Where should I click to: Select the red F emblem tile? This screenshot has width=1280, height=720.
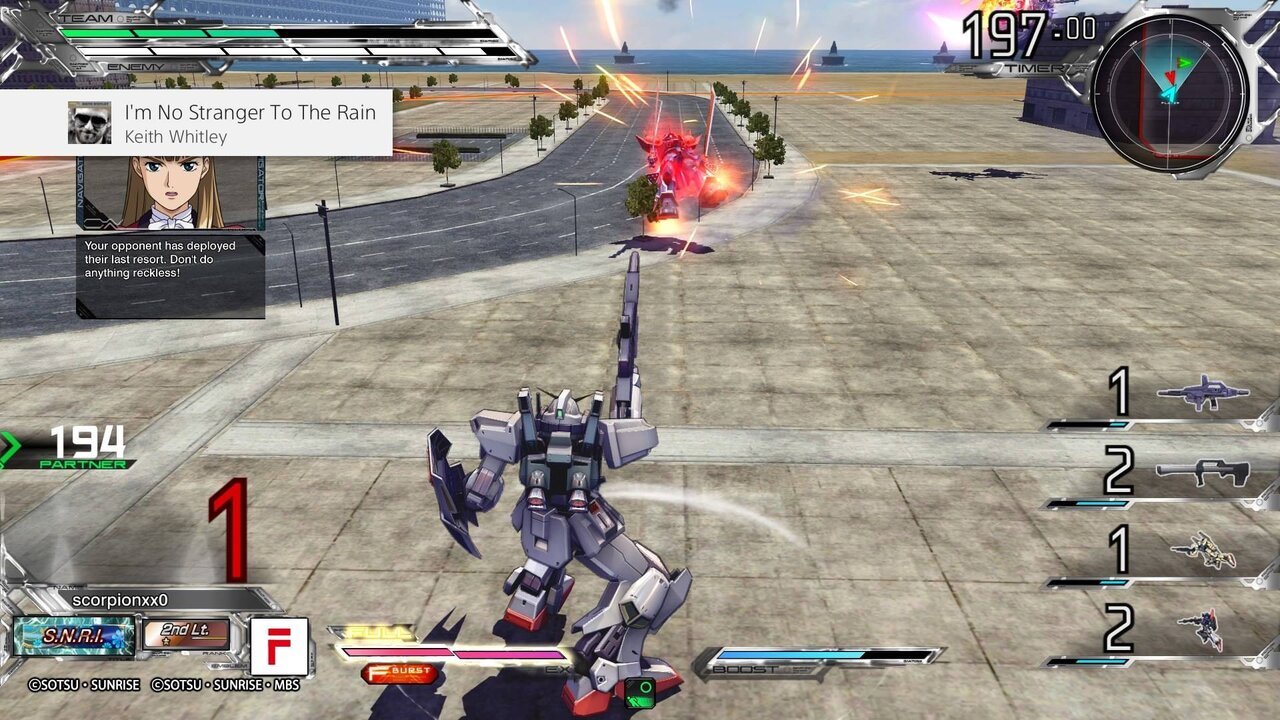(x=279, y=646)
